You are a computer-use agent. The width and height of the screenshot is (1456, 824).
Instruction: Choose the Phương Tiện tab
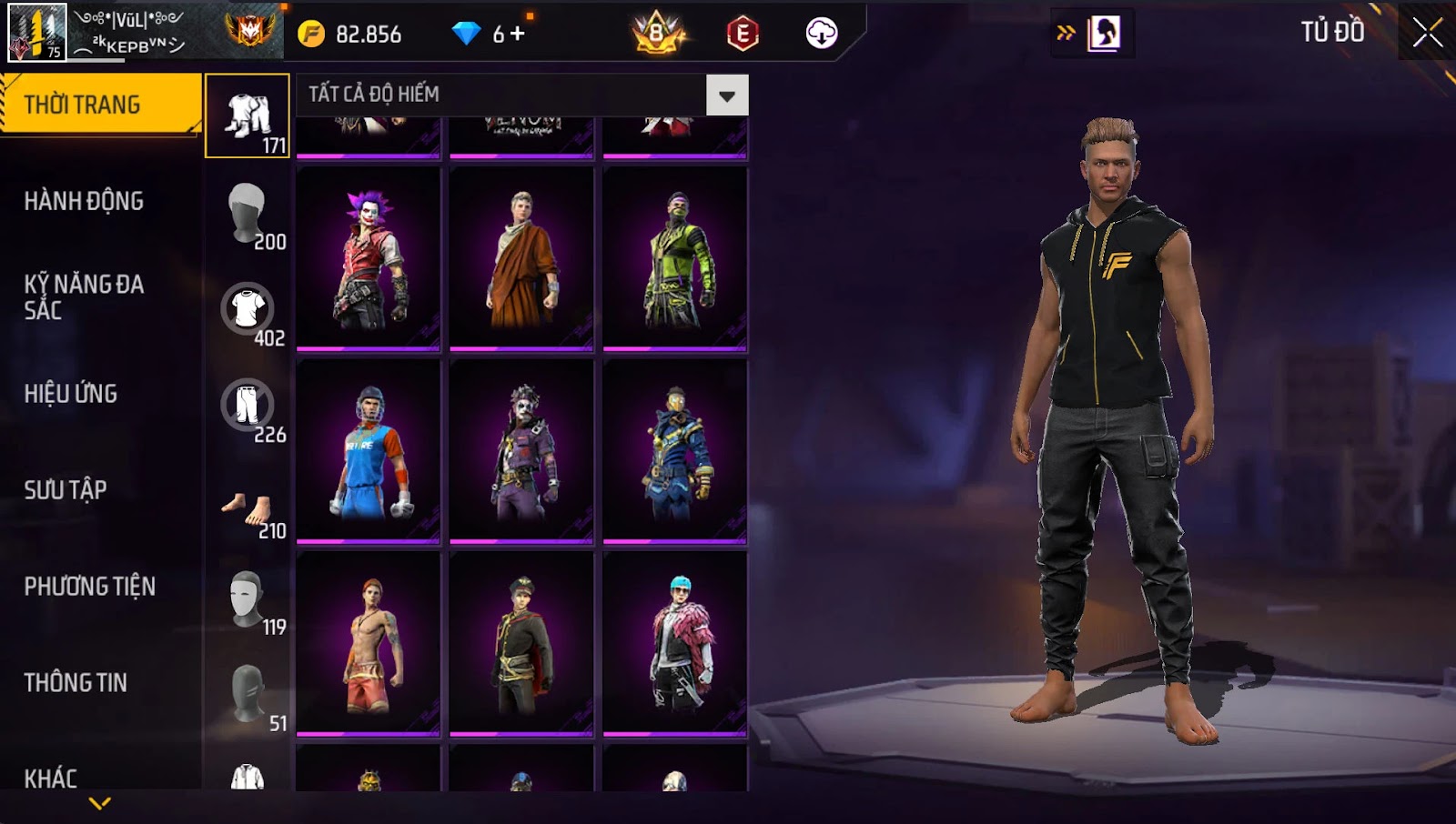coord(89,587)
